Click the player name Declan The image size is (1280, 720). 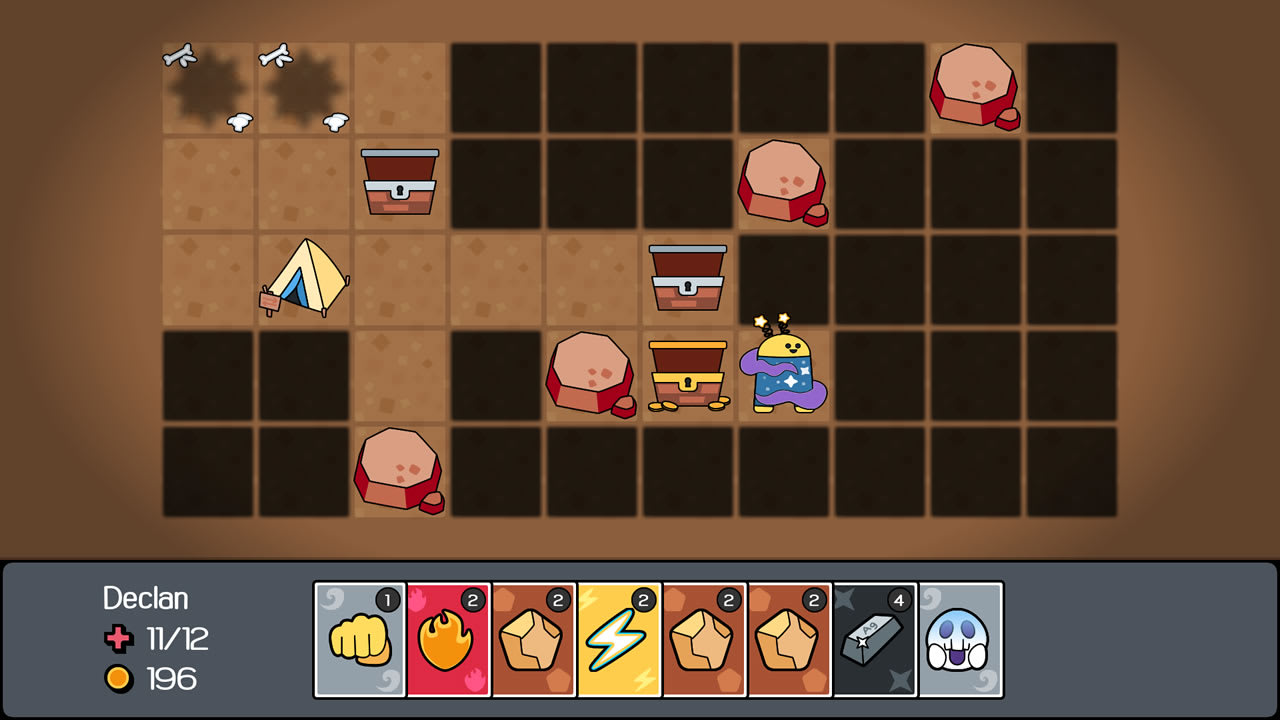point(146,600)
